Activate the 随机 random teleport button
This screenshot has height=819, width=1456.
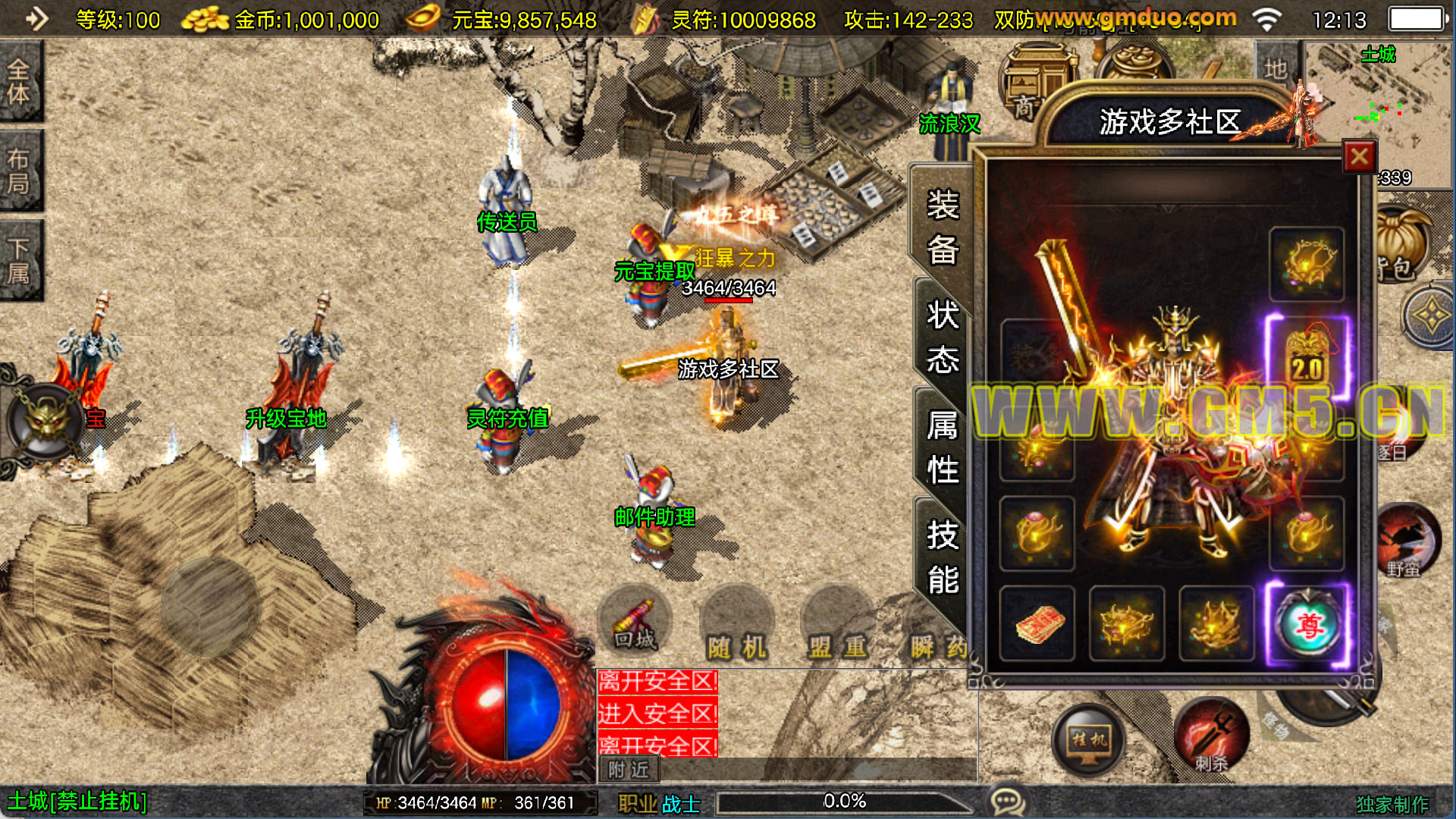point(736,629)
